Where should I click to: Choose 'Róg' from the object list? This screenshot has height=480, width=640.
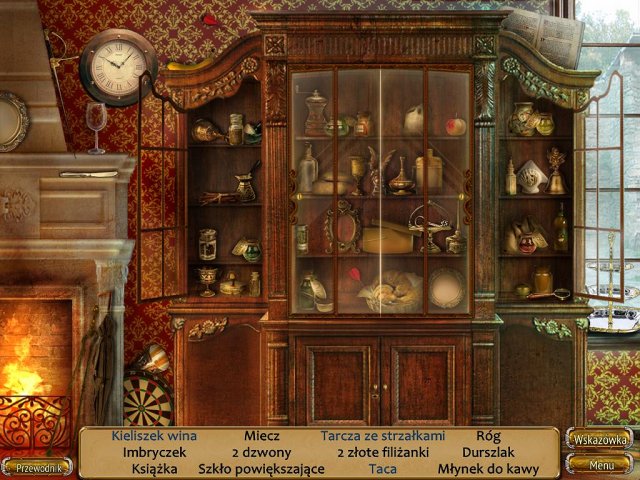[x=487, y=436]
